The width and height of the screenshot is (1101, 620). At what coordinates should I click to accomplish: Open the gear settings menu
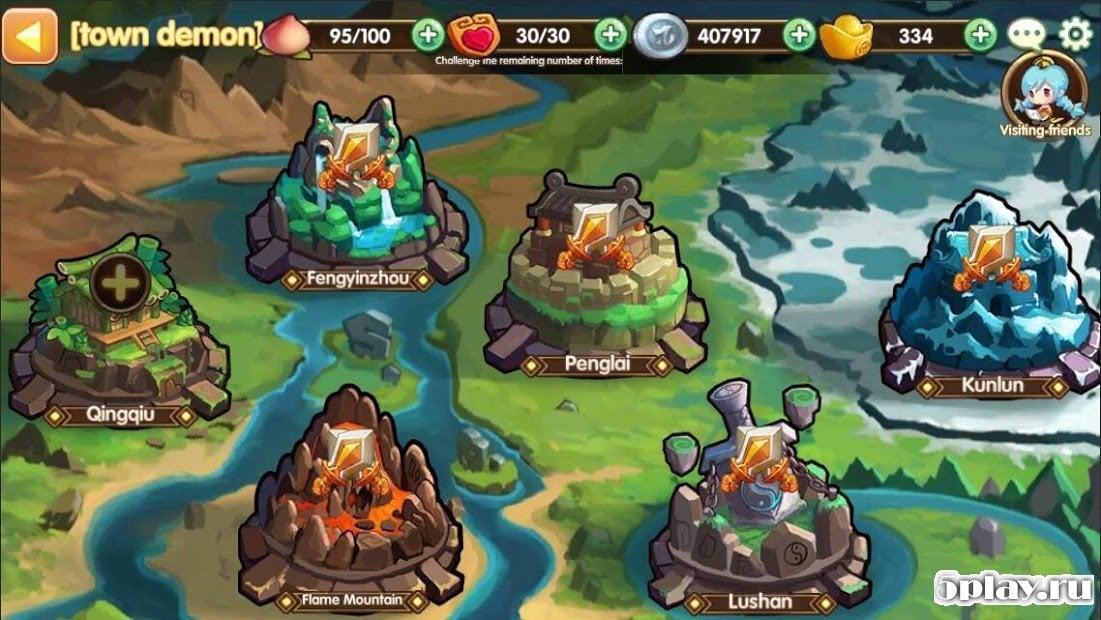coord(1075,35)
